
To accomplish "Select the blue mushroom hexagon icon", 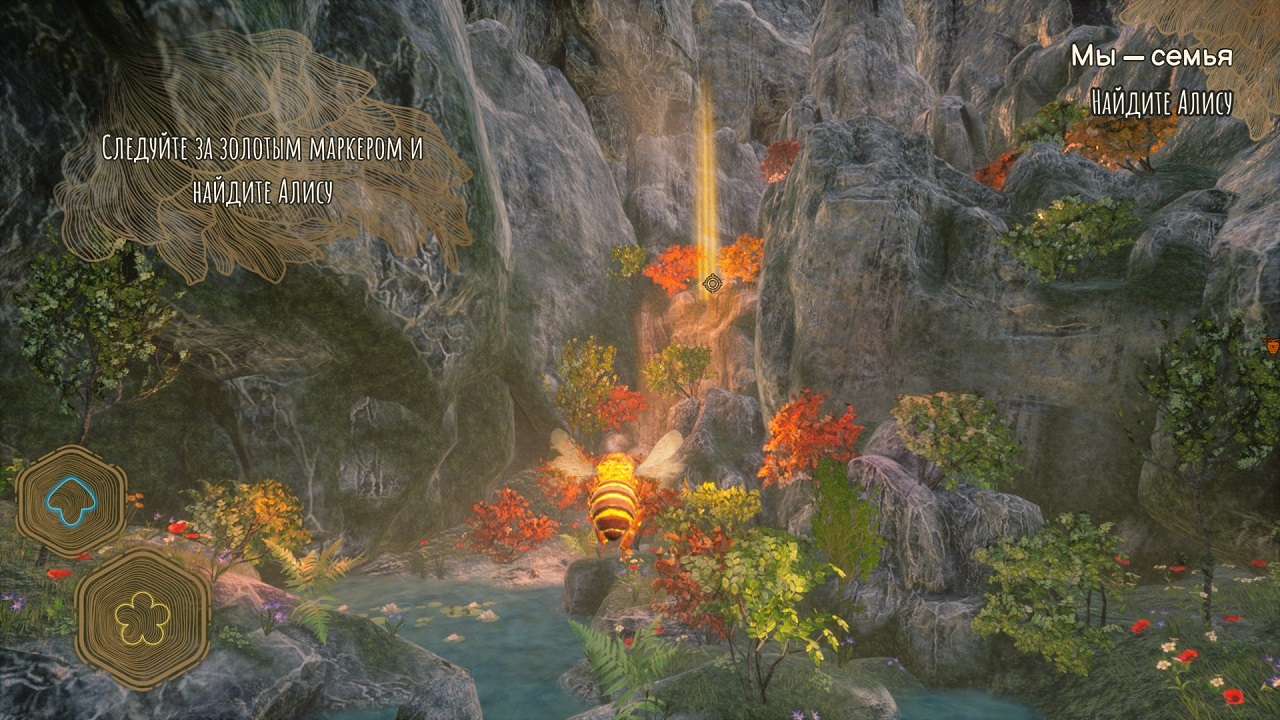I will (x=70, y=501).
